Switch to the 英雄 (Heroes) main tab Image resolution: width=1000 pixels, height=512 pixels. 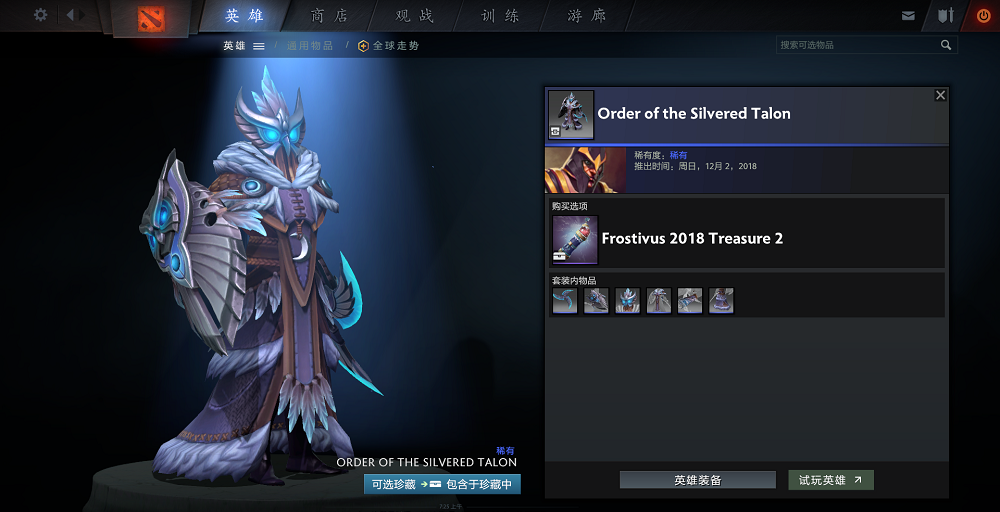pyautogui.click(x=245, y=16)
